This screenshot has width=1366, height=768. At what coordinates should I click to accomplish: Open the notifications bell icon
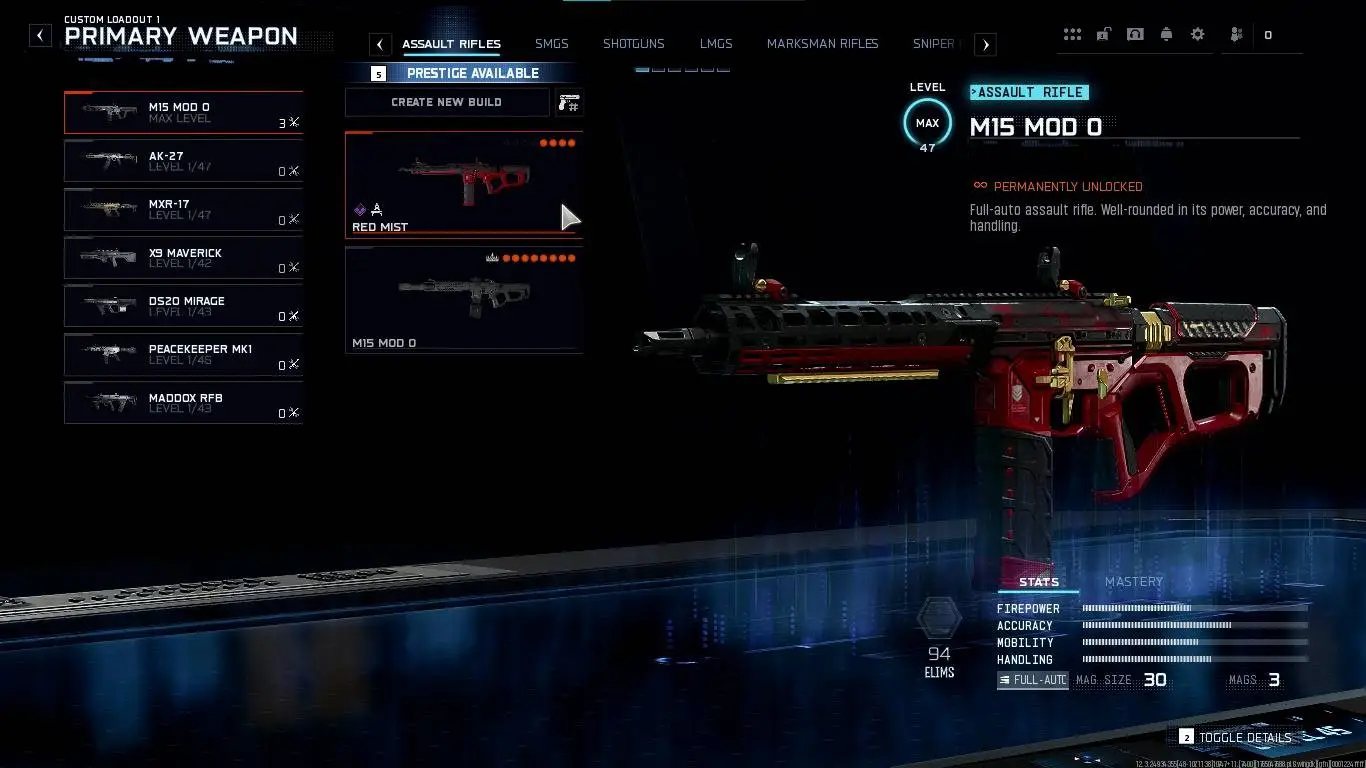click(1166, 33)
